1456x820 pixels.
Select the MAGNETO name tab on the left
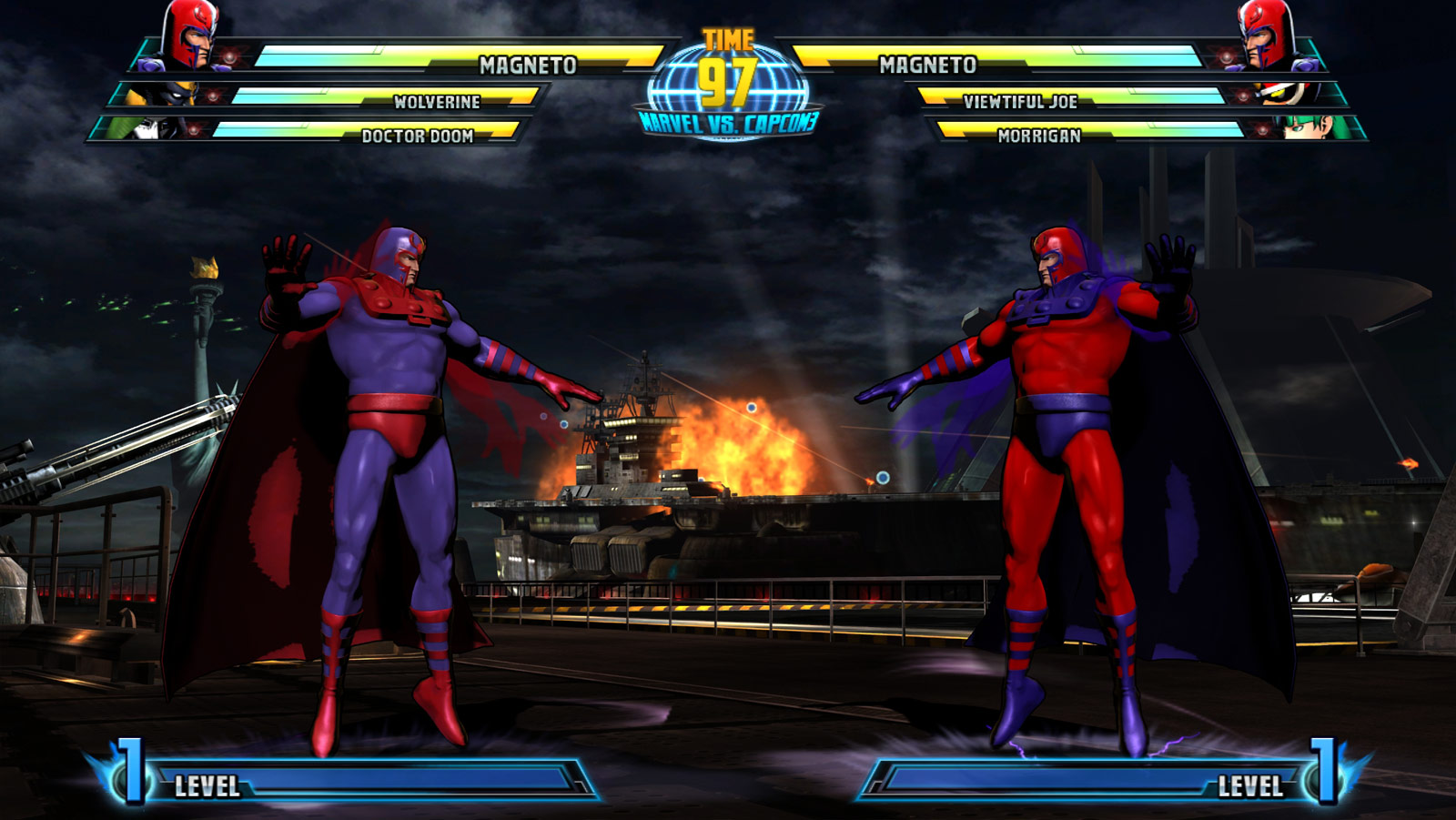coord(528,64)
